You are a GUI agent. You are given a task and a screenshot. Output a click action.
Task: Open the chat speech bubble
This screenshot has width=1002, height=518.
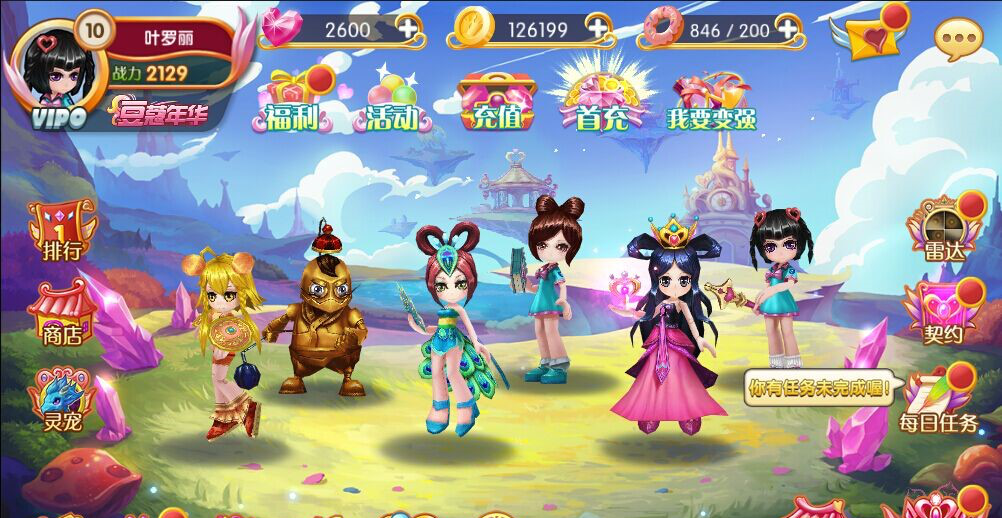(x=958, y=40)
